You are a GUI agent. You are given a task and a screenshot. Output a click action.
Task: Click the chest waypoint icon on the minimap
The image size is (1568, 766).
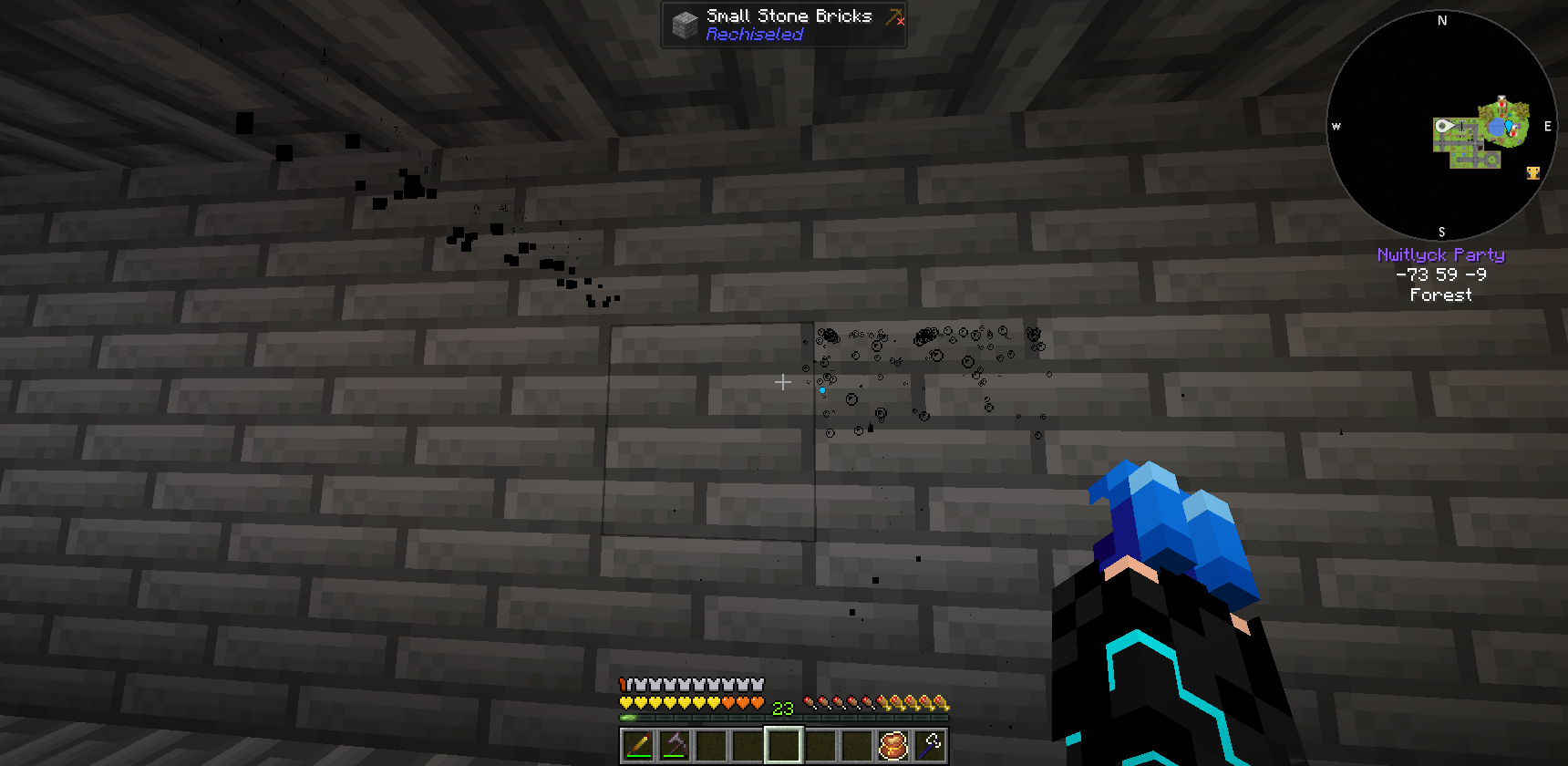click(x=1533, y=172)
